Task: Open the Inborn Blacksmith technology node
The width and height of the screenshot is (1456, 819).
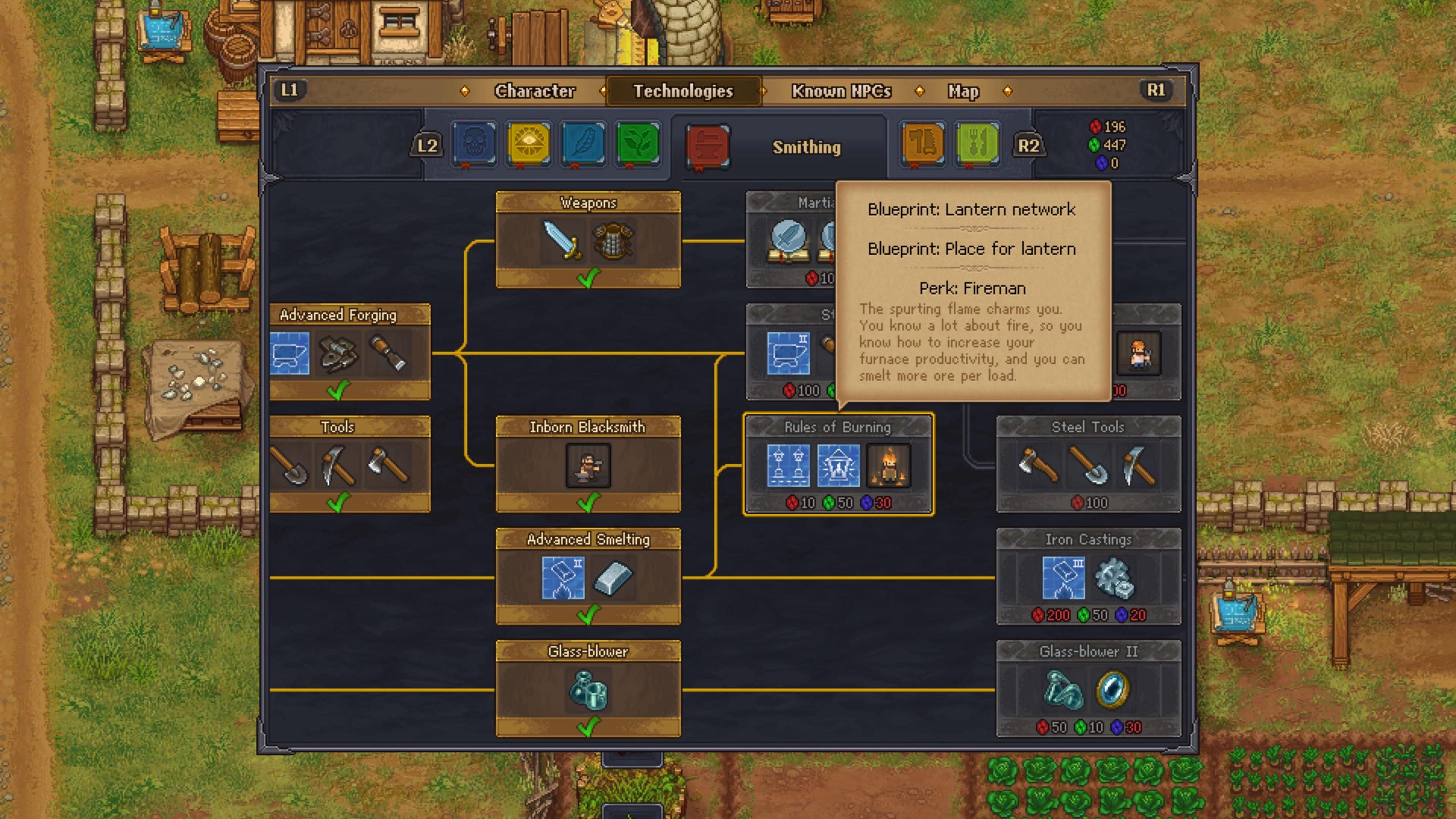Action: click(x=588, y=464)
